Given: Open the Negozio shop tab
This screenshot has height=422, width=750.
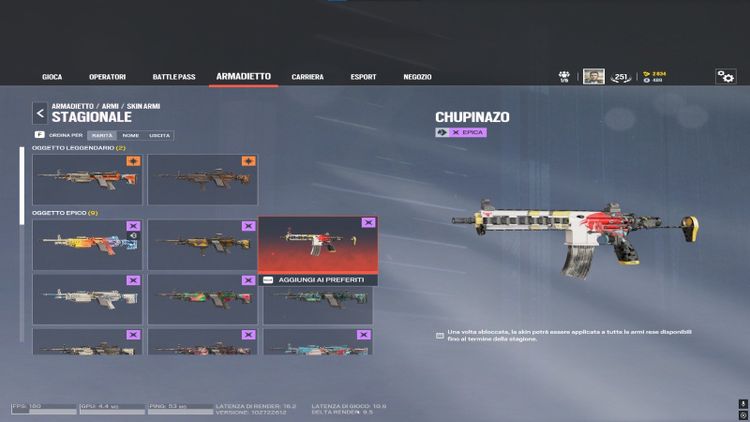Looking at the screenshot, I should 417,77.
